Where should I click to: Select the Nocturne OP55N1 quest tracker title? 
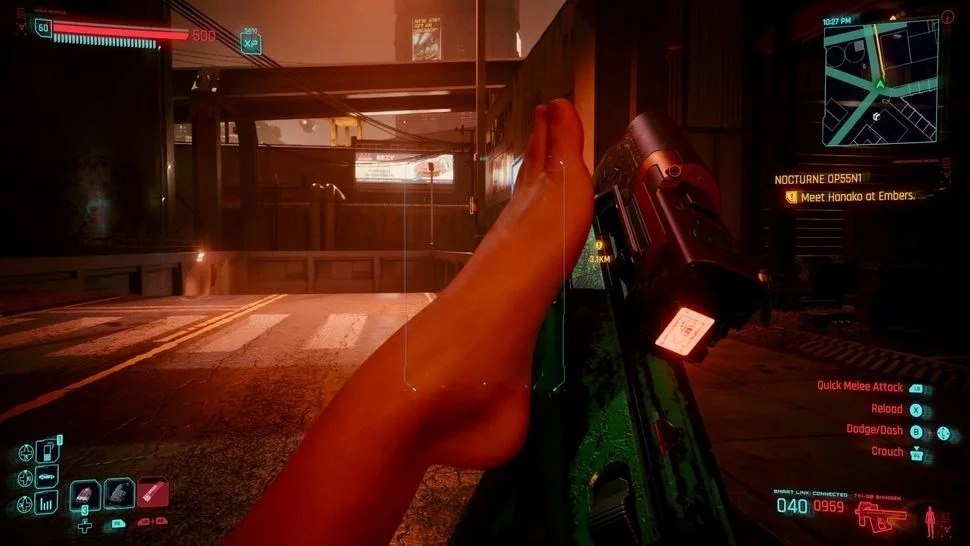[x=817, y=179]
